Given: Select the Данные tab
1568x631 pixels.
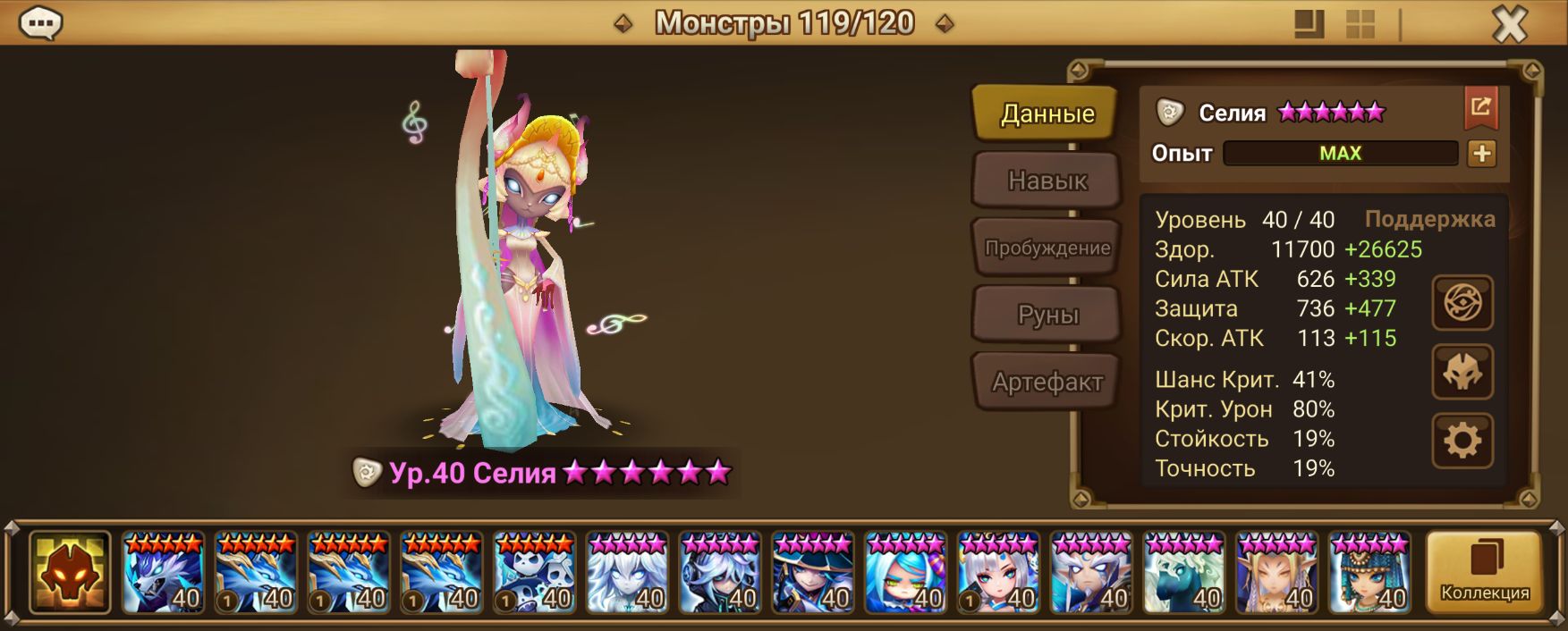Looking at the screenshot, I should (x=1047, y=114).
